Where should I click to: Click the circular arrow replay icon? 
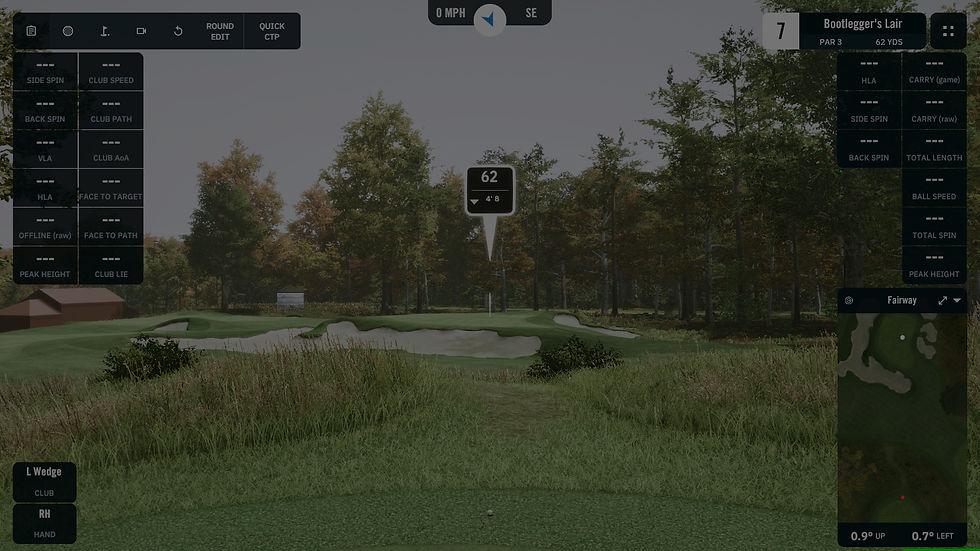178,31
